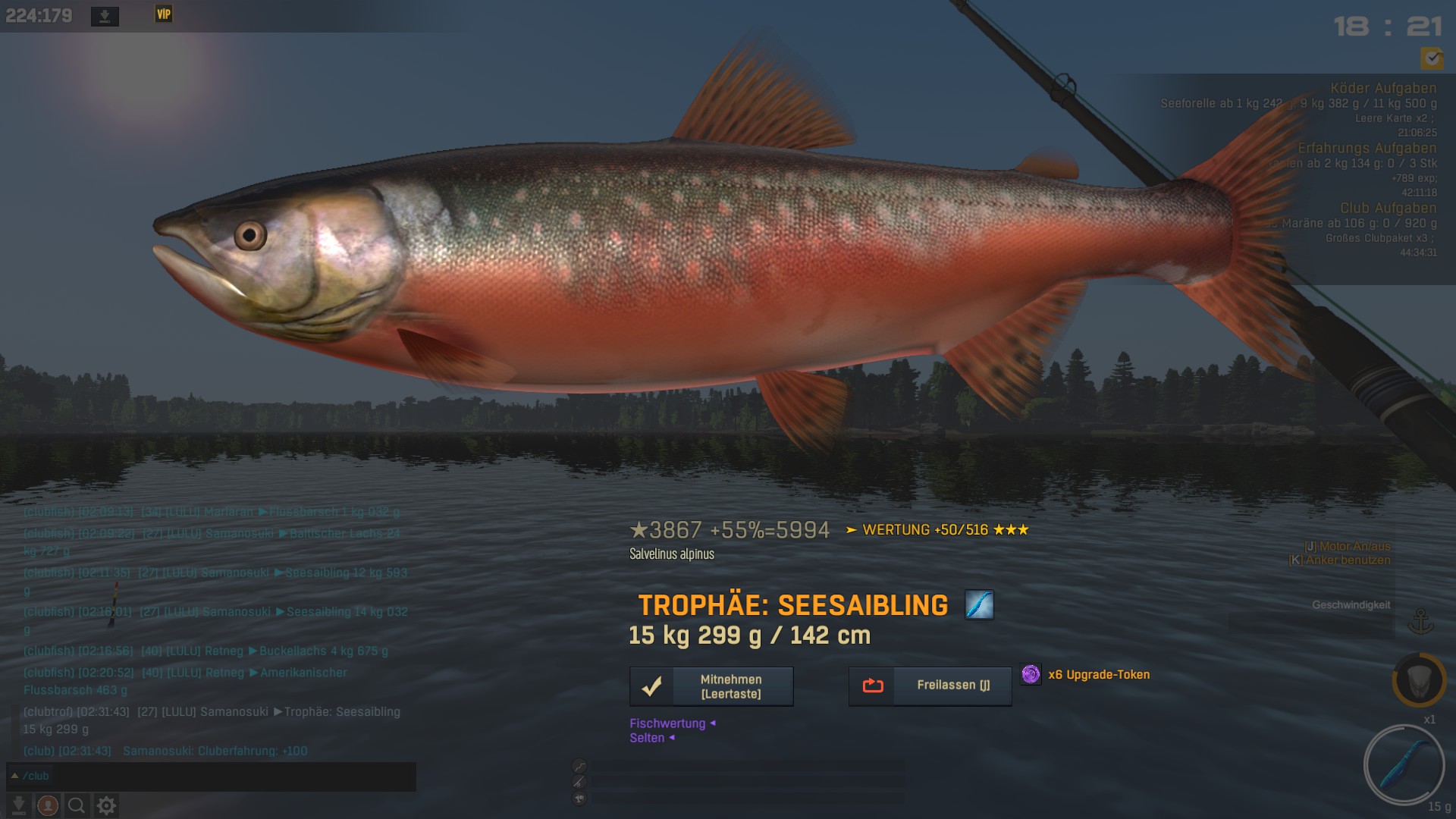Image resolution: width=1456 pixels, height=819 pixels.
Task: Select the purple Upgrade-Token icon
Action: (1031, 674)
